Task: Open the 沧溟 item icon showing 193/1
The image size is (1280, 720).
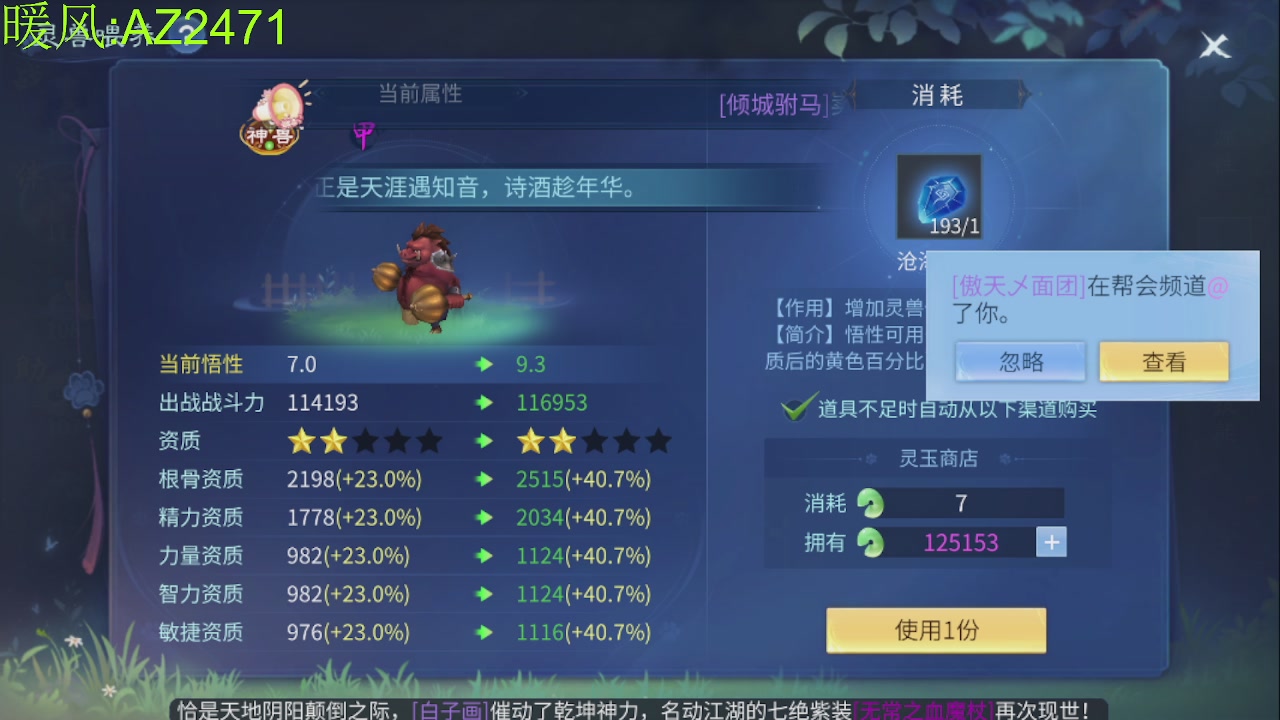Action: click(x=938, y=196)
